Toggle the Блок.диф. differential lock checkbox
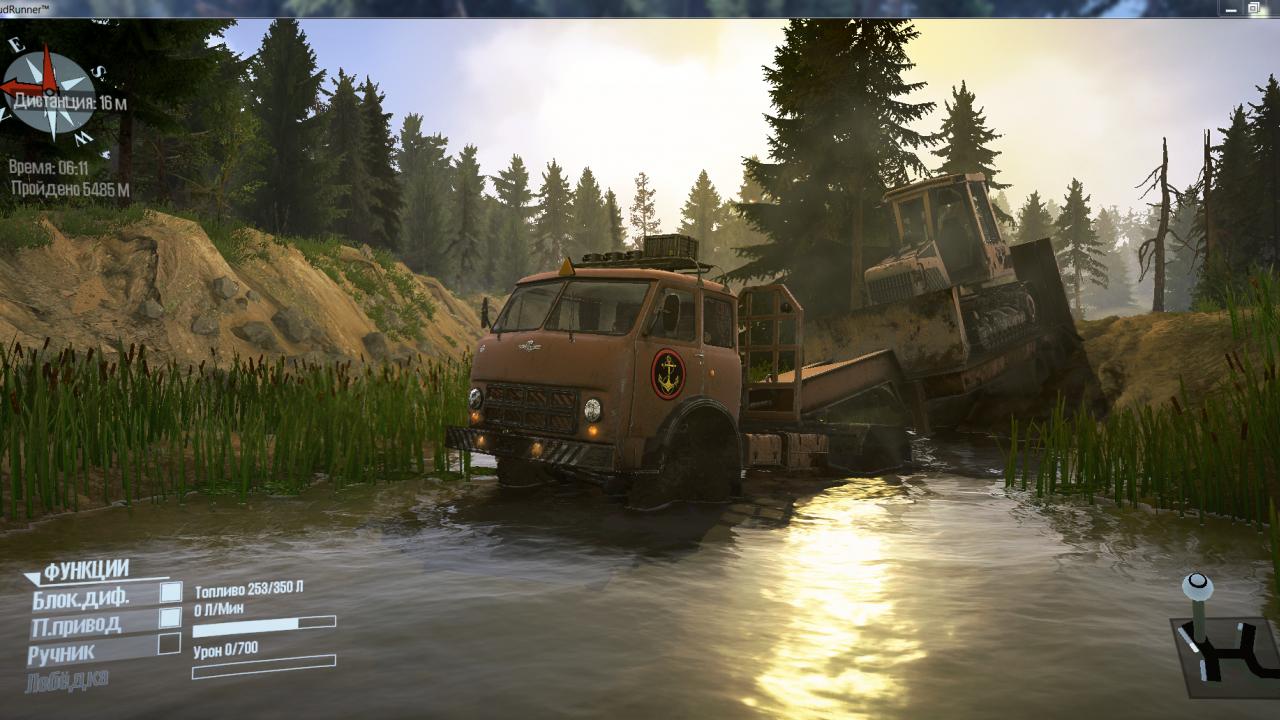Image resolution: width=1280 pixels, height=720 pixels. pyautogui.click(x=171, y=592)
